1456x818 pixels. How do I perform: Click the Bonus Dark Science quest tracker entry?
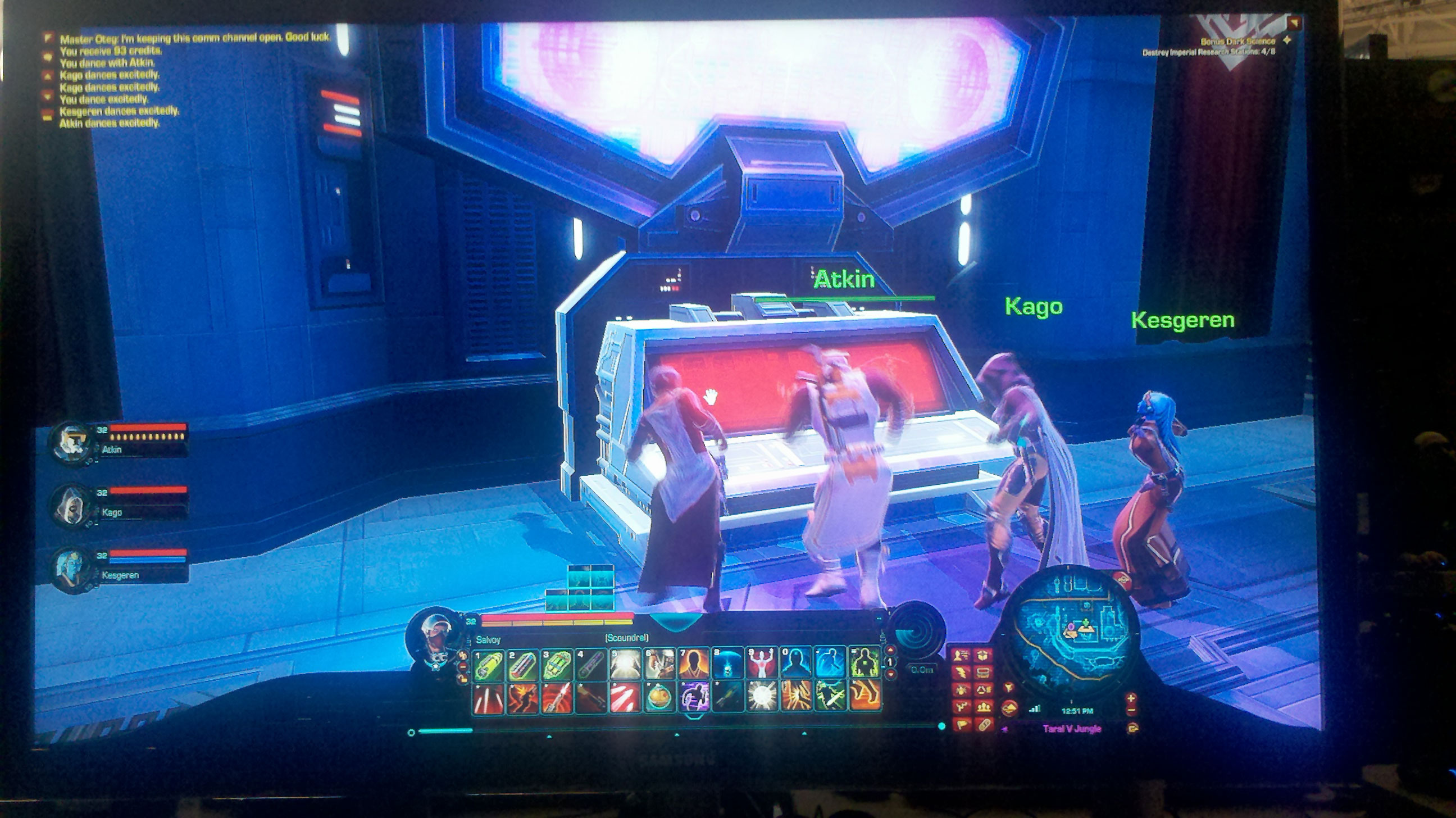[x=1238, y=41]
